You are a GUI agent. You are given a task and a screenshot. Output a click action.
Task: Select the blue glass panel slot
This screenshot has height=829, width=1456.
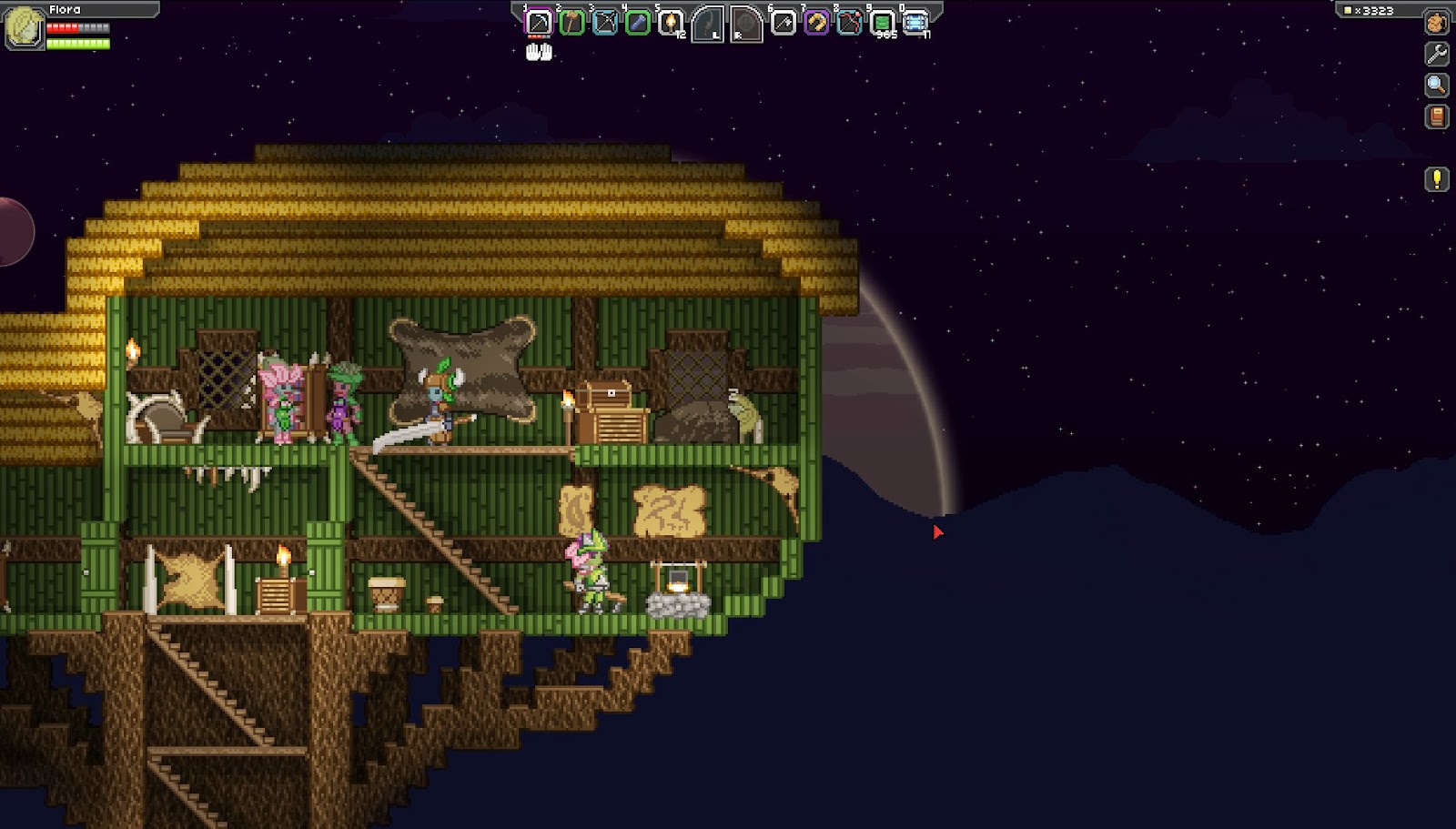(x=915, y=23)
